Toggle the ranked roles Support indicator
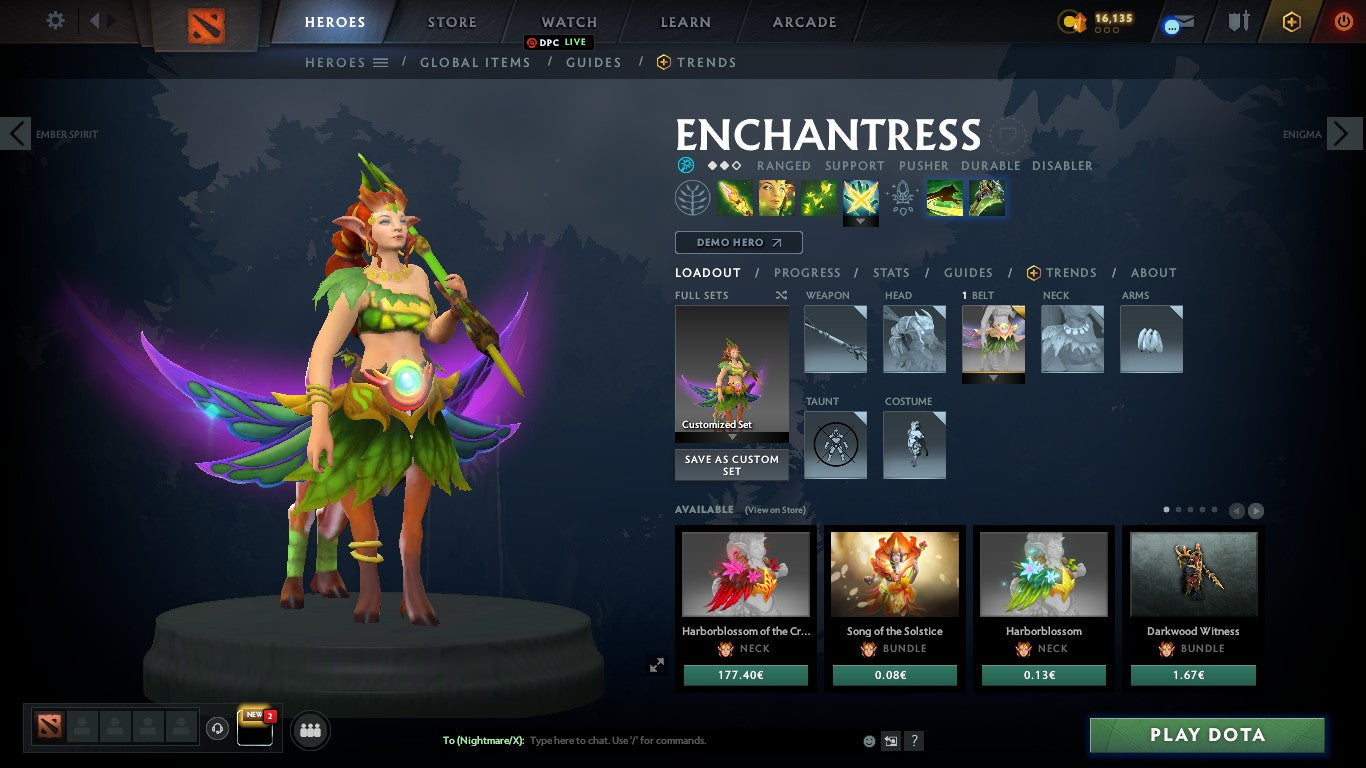Image resolution: width=1366 pixels, height=768 pixels. coord(855,166)
